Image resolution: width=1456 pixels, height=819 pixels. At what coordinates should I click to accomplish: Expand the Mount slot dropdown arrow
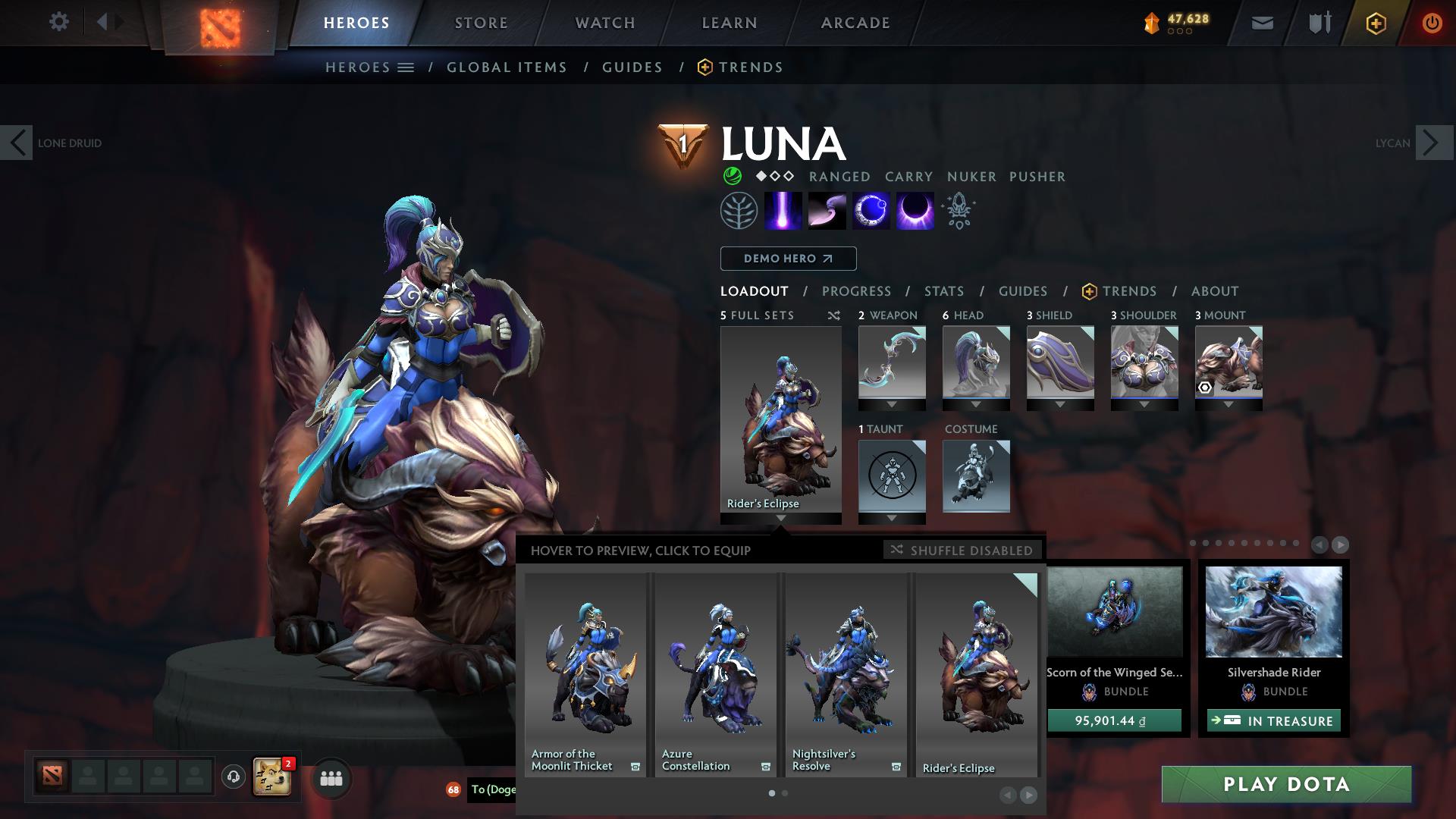point(1228,405)
